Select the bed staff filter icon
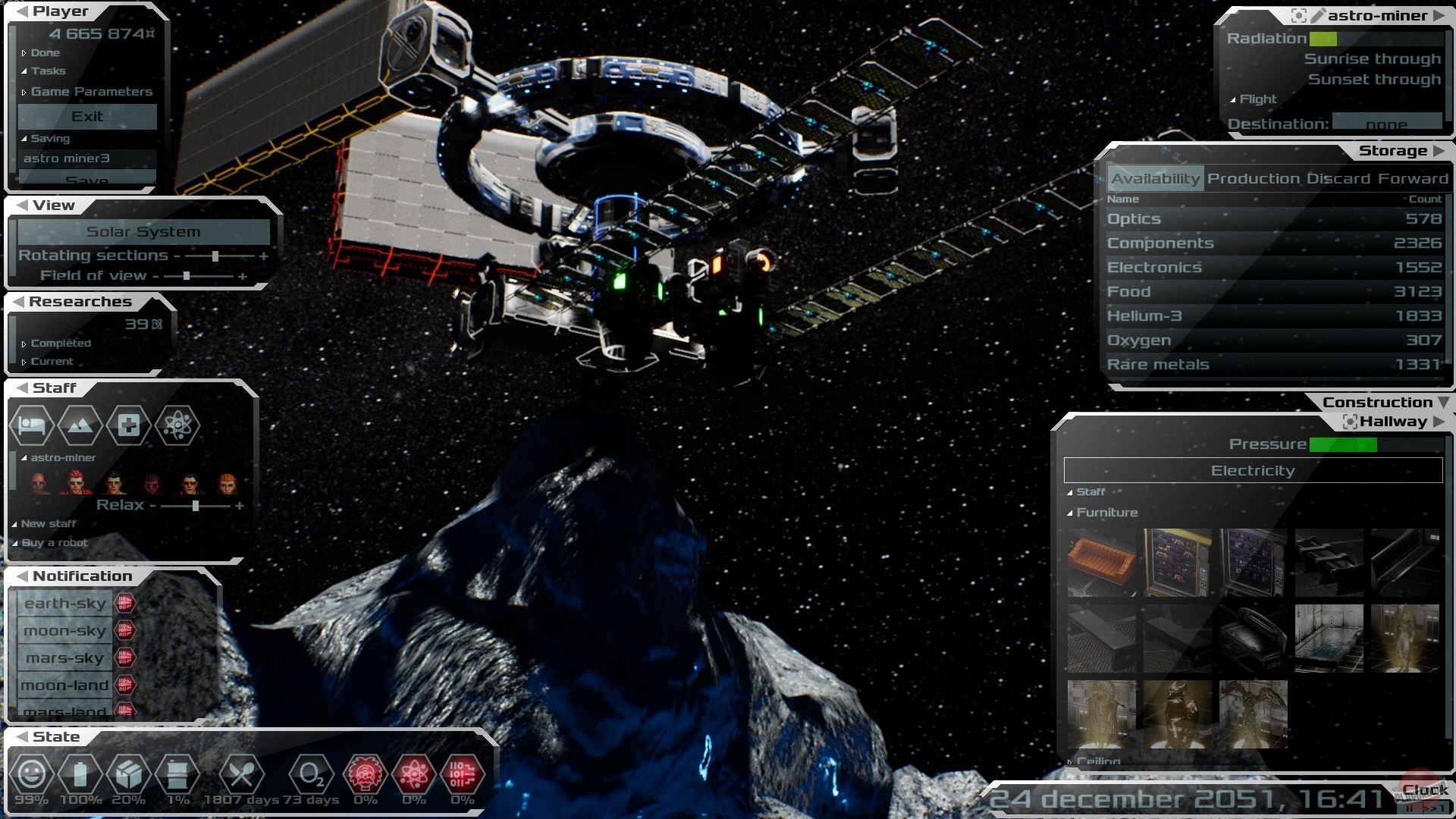Viewport: 1456px width, 819px height. [x=32, y=425]
